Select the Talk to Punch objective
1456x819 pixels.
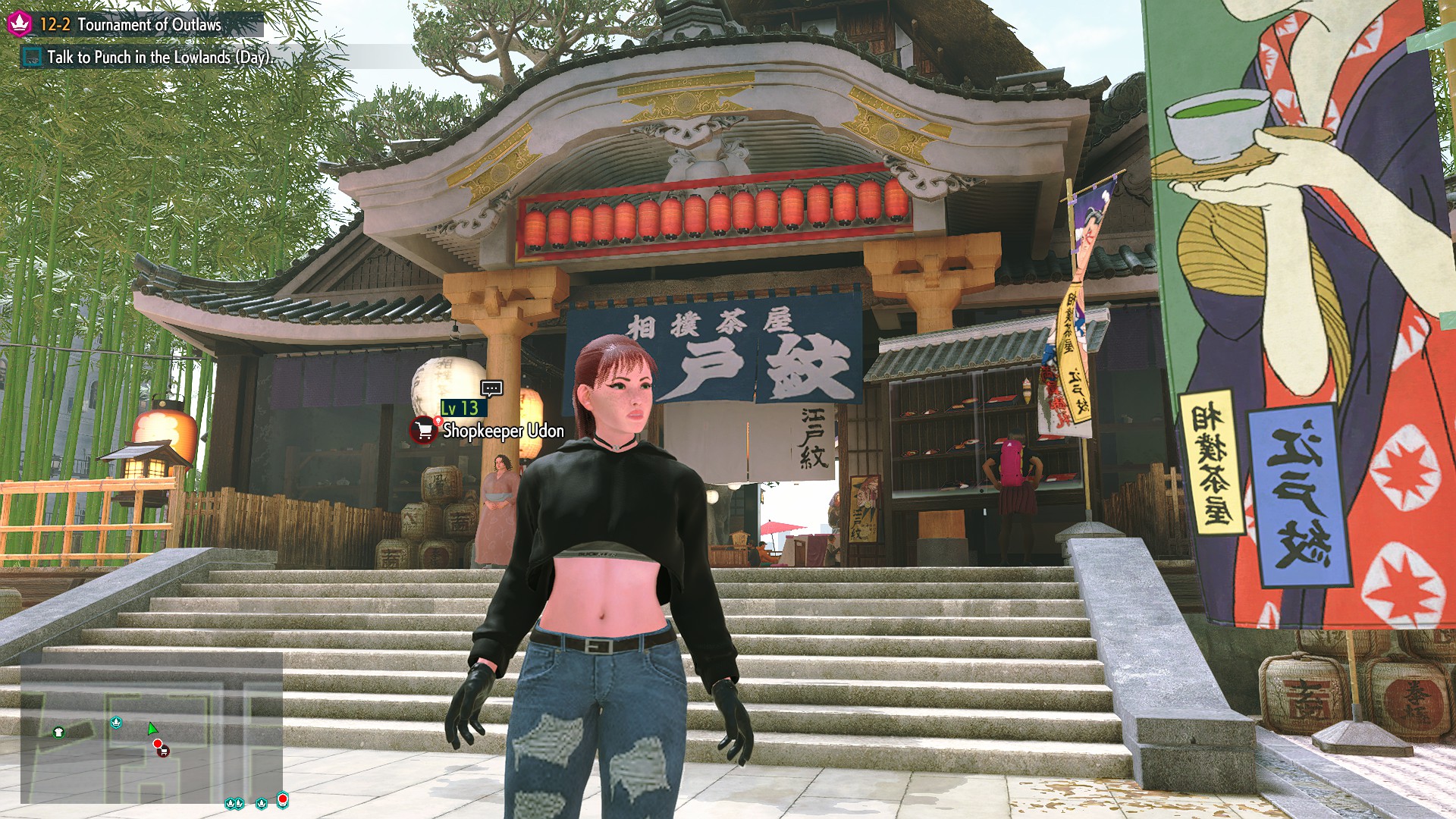pos(158,57)
